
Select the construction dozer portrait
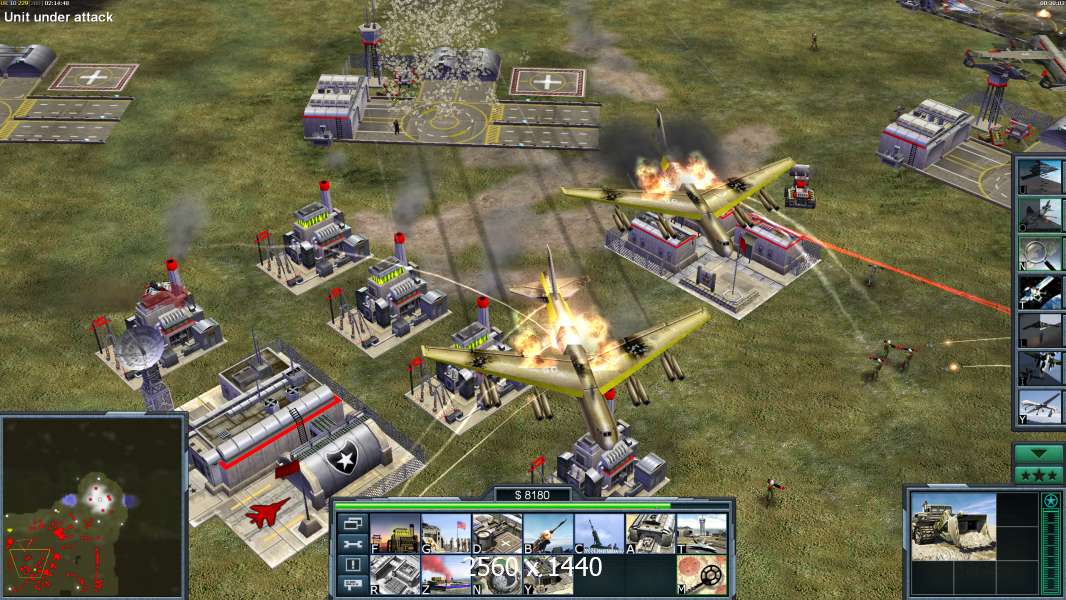[953, 527]
